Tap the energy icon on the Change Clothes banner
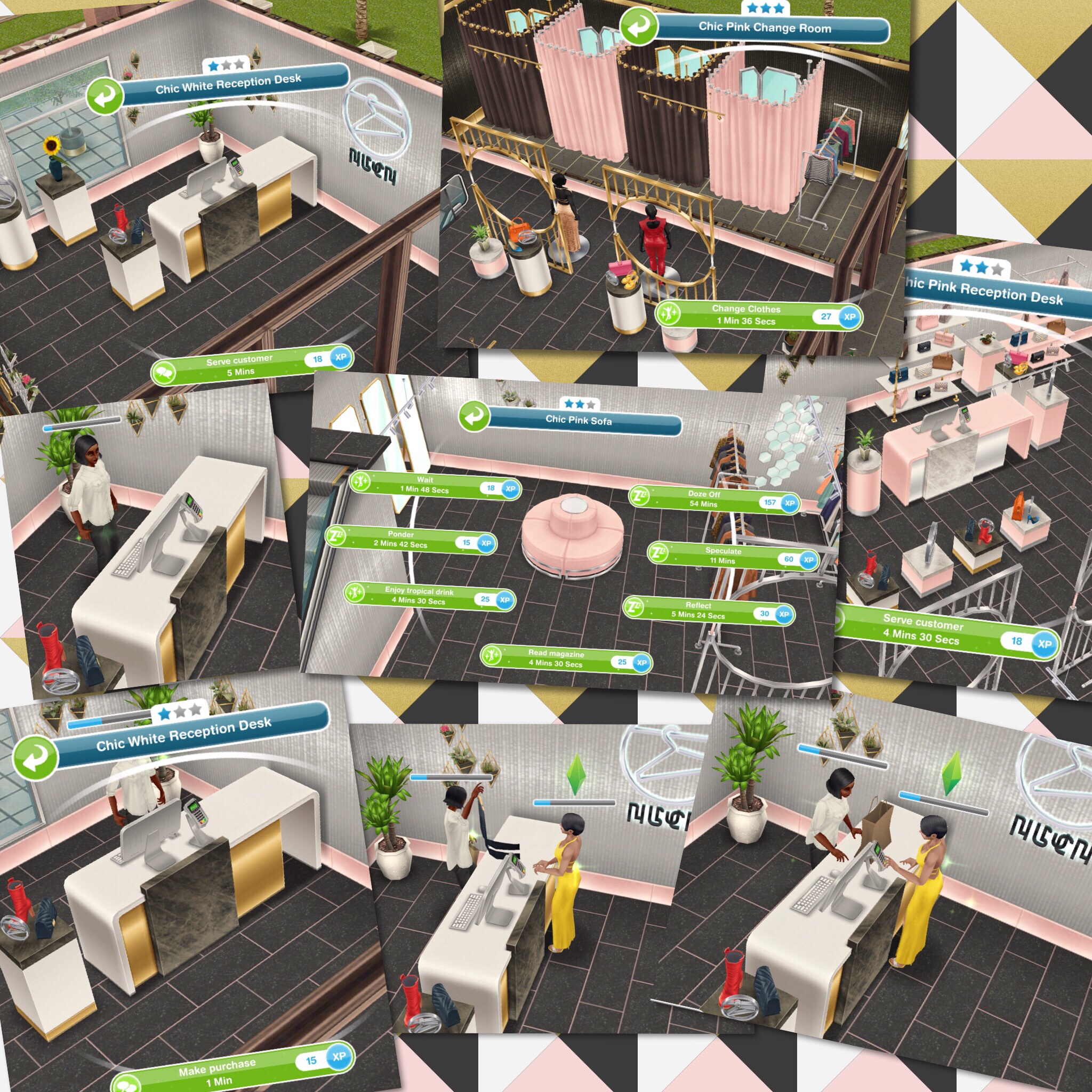 [670, 313]
